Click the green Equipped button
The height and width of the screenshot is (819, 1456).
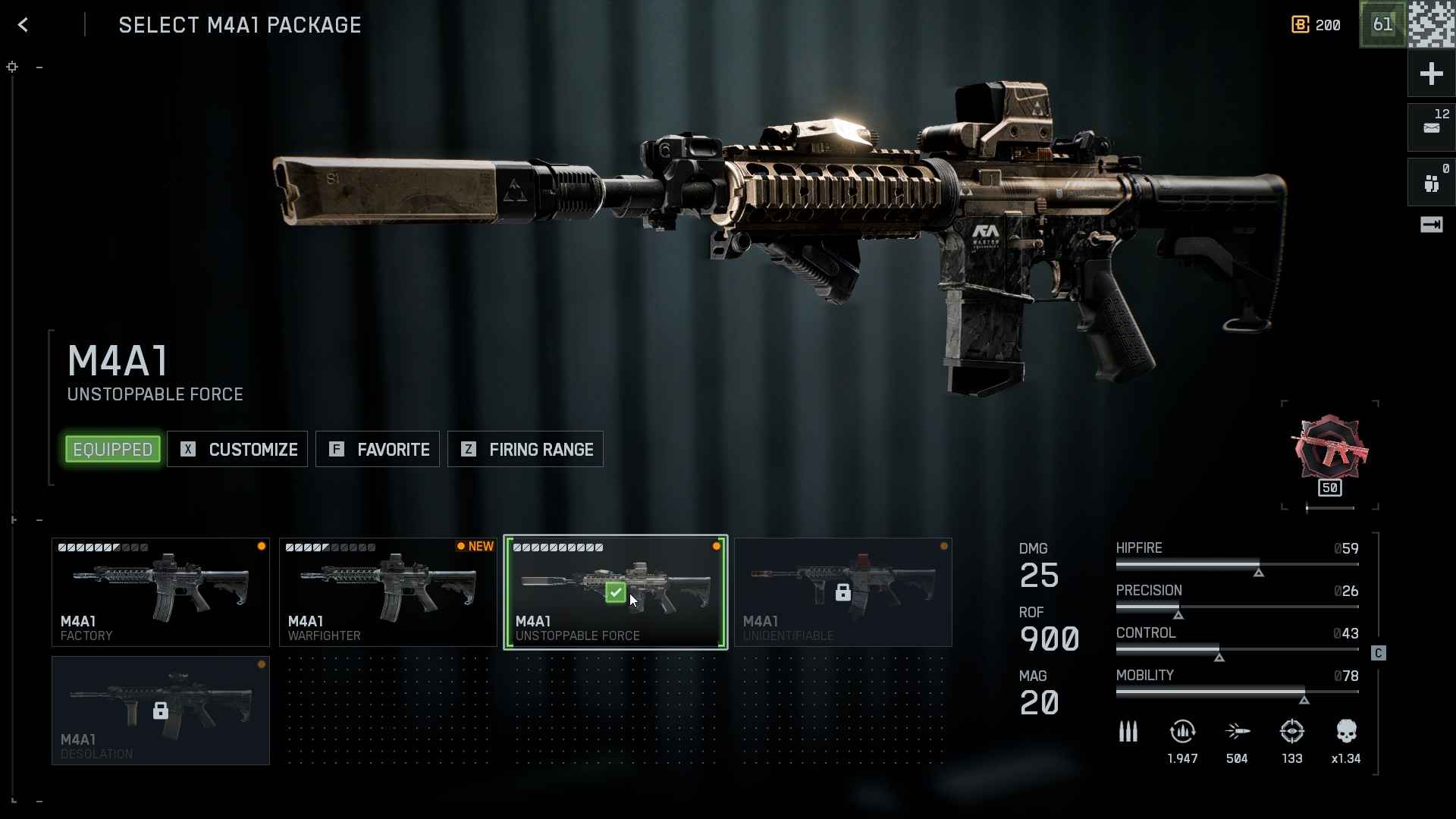[x=113, y=450]
